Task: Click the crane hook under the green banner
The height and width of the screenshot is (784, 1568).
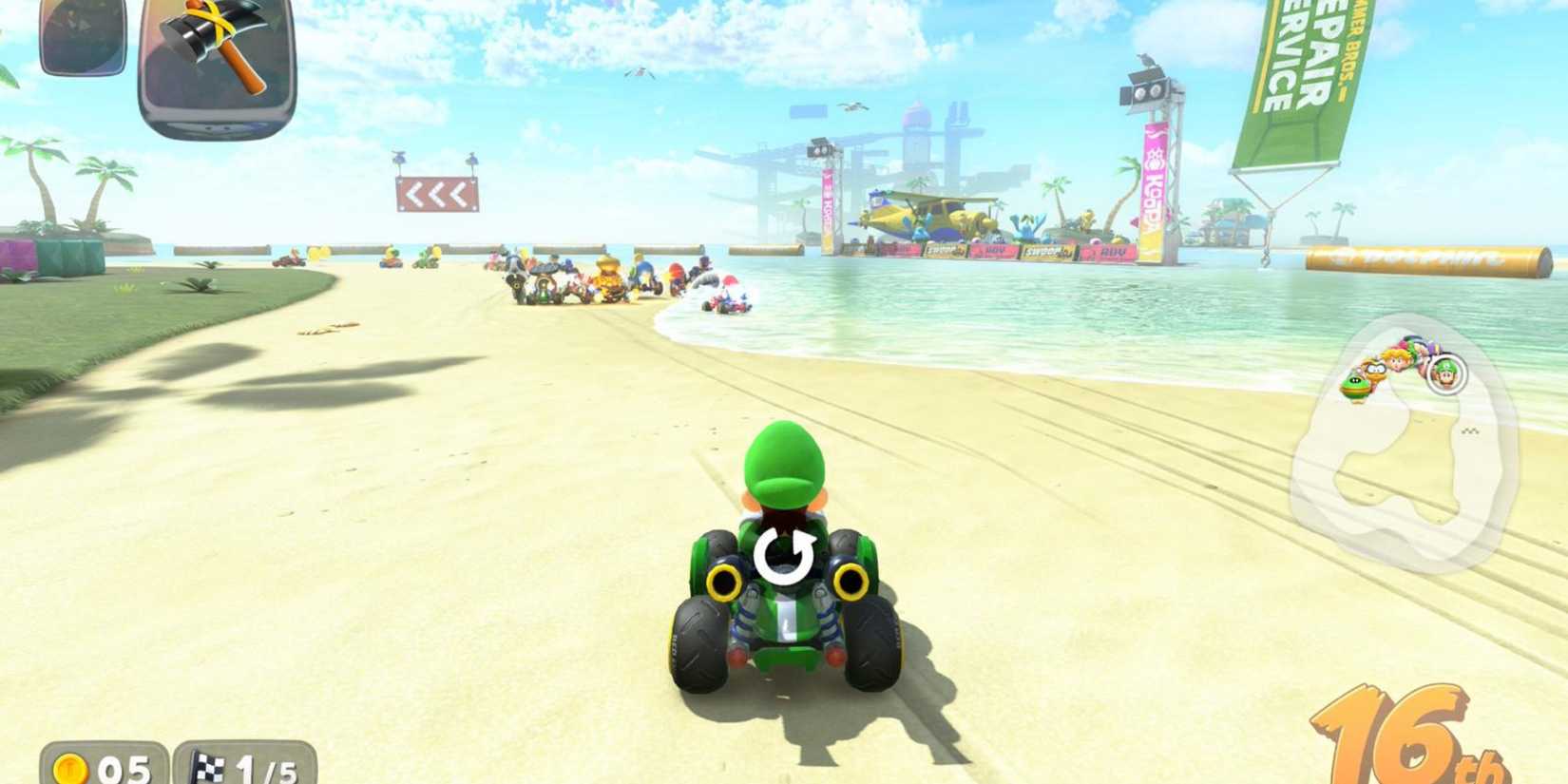Action: click(1267, 257)
